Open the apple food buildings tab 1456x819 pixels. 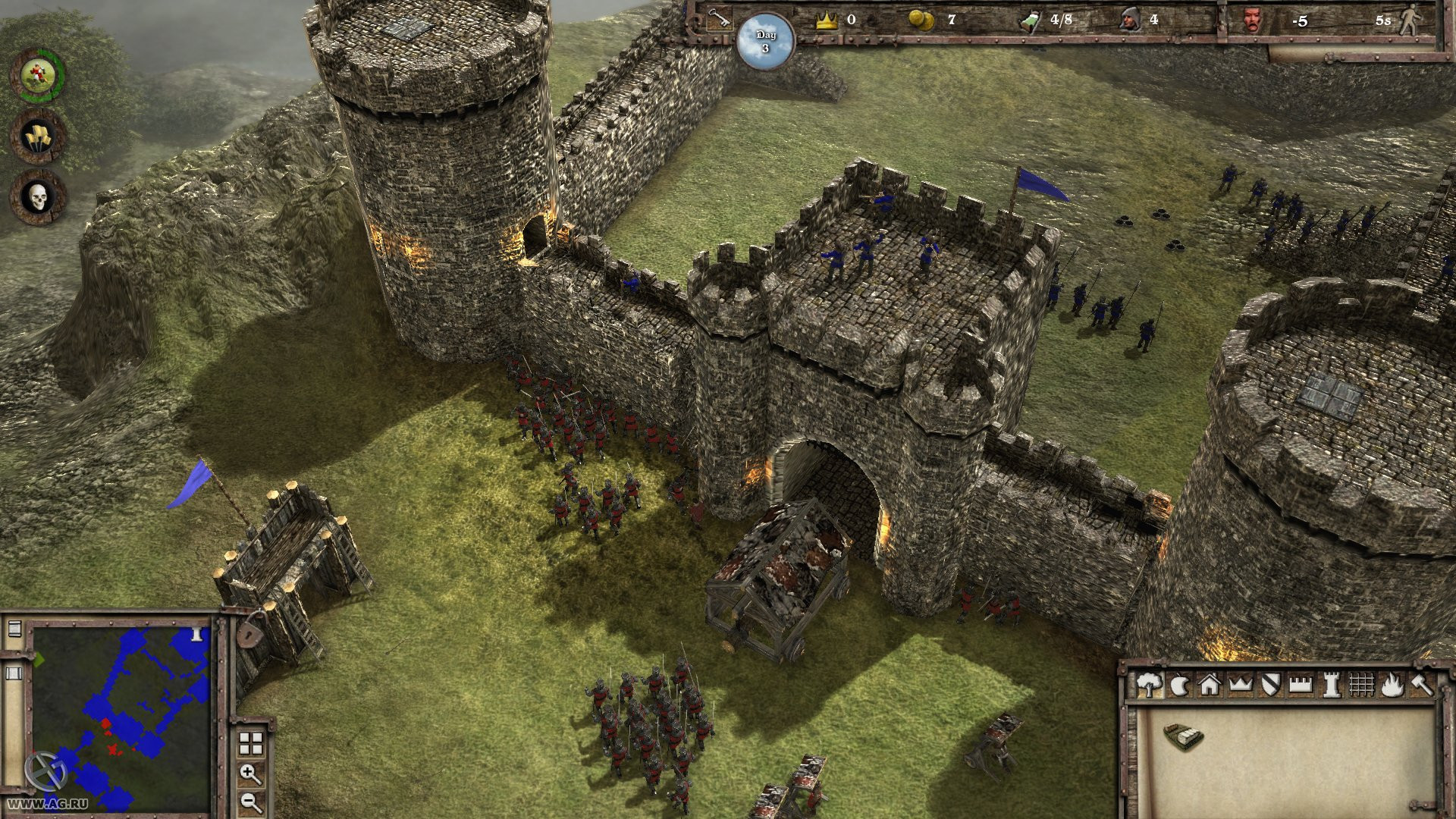click(1179, 686)
